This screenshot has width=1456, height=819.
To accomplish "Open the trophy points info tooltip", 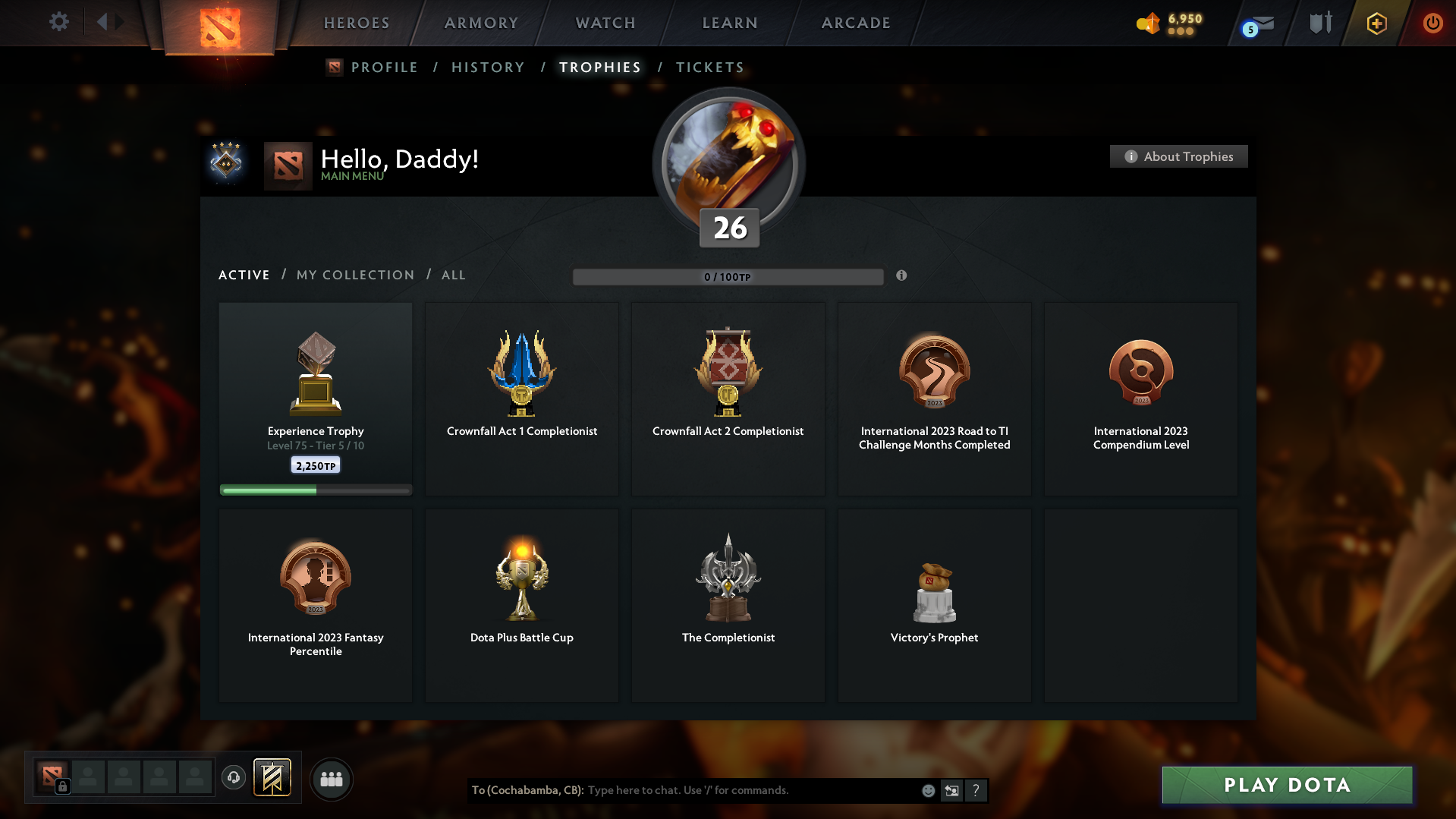I will tap(902, 276).
